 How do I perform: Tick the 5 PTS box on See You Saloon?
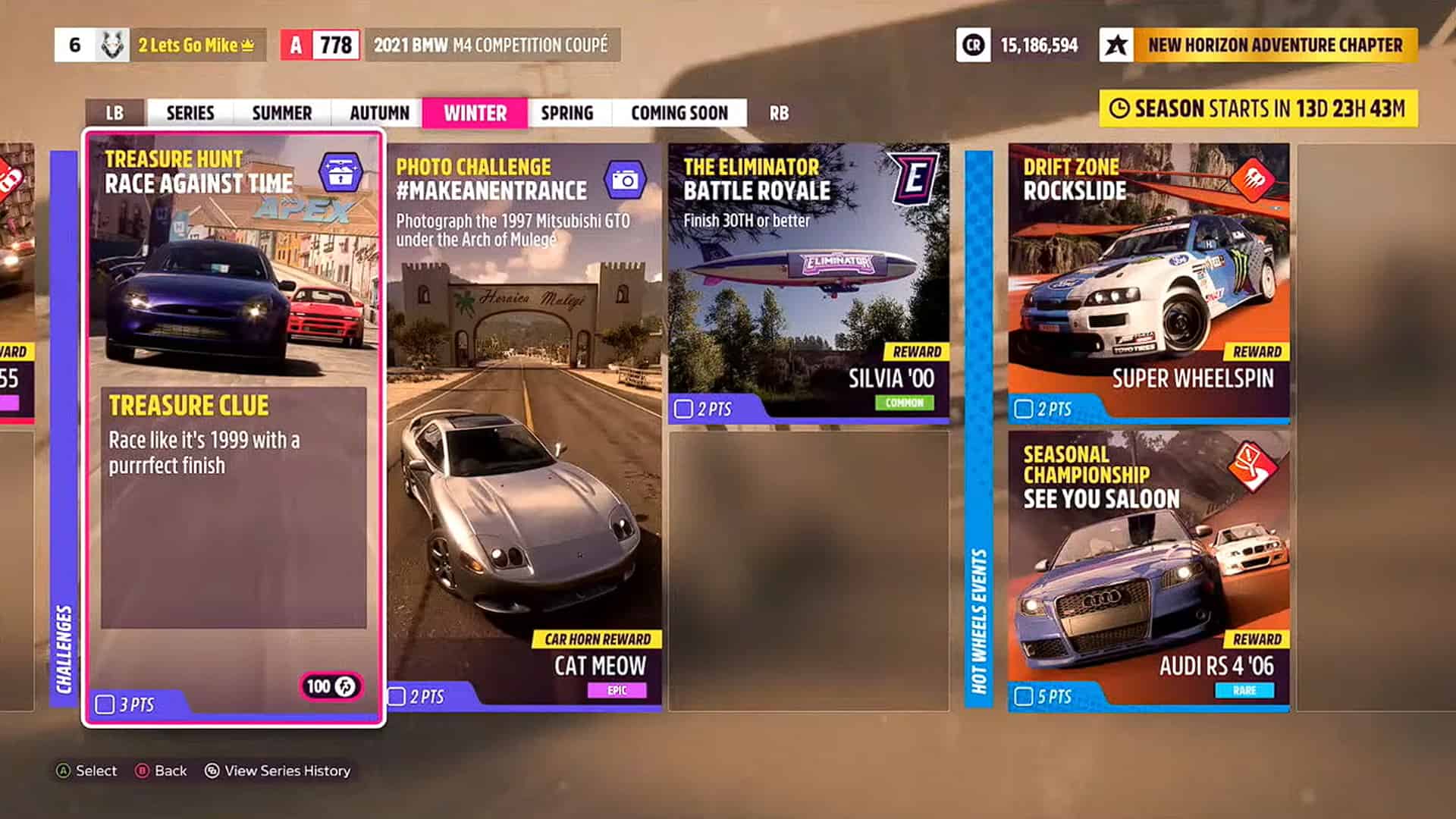[x=1024, y=695]
